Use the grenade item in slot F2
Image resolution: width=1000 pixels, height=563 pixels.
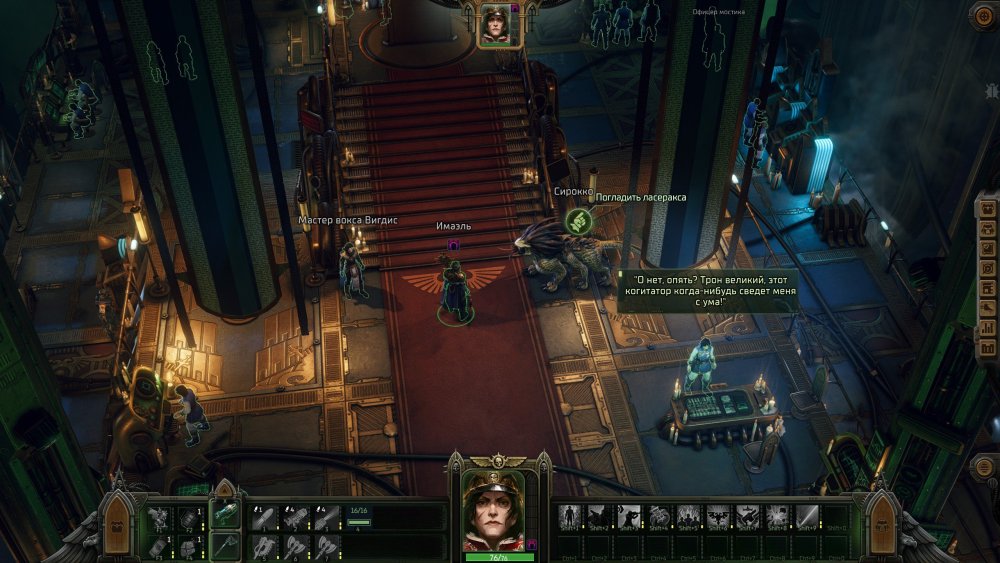click(x=188, y=517)
